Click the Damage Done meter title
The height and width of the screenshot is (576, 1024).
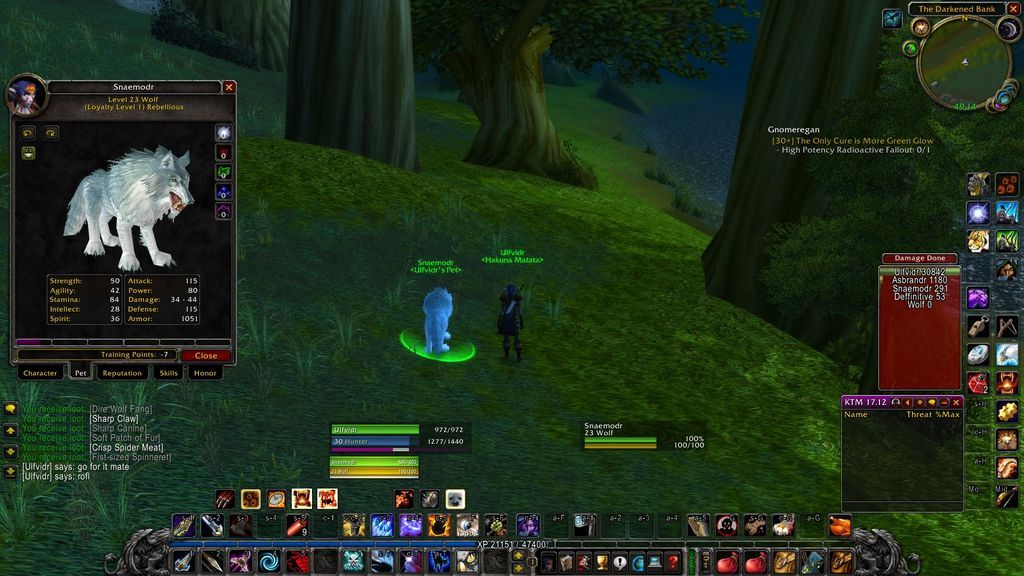coord(919,258)
